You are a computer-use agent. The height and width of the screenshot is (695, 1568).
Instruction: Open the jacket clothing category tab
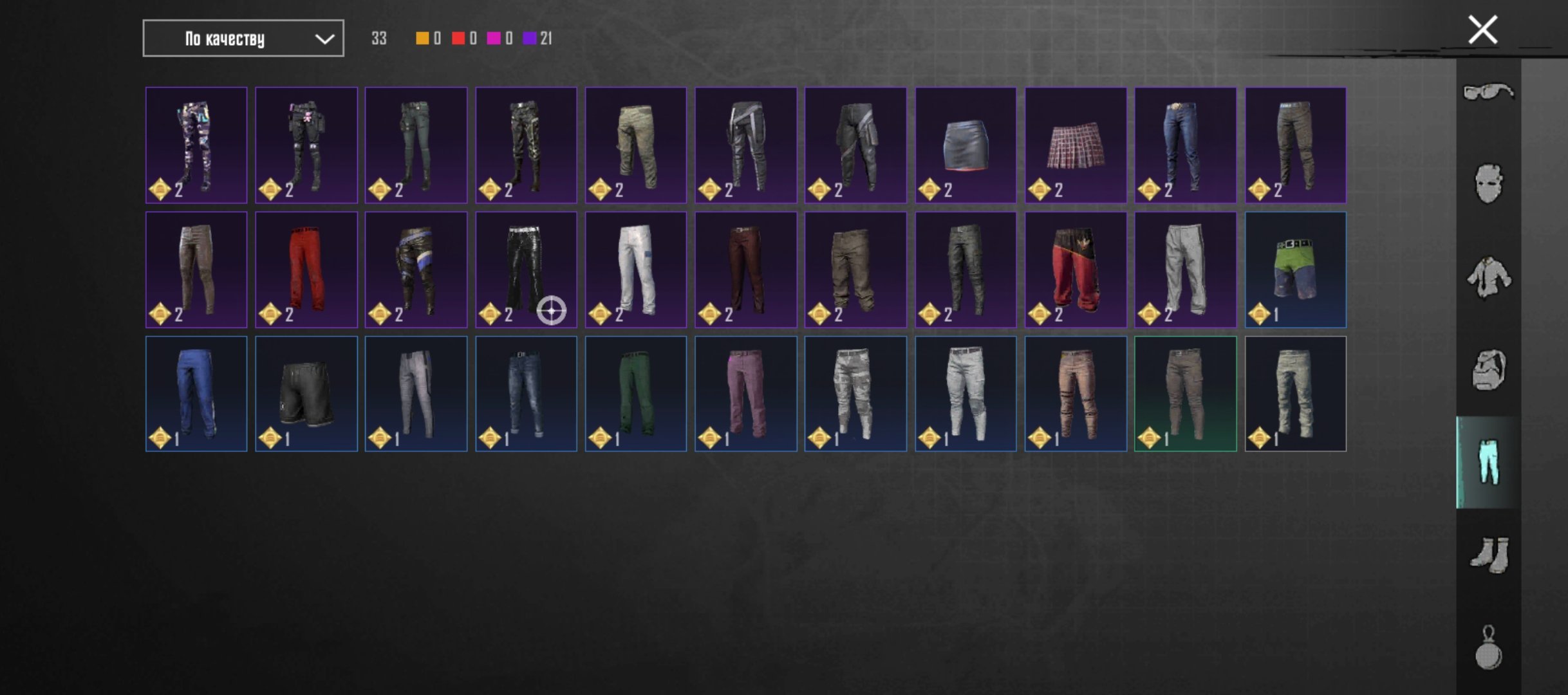[1488, 277]
